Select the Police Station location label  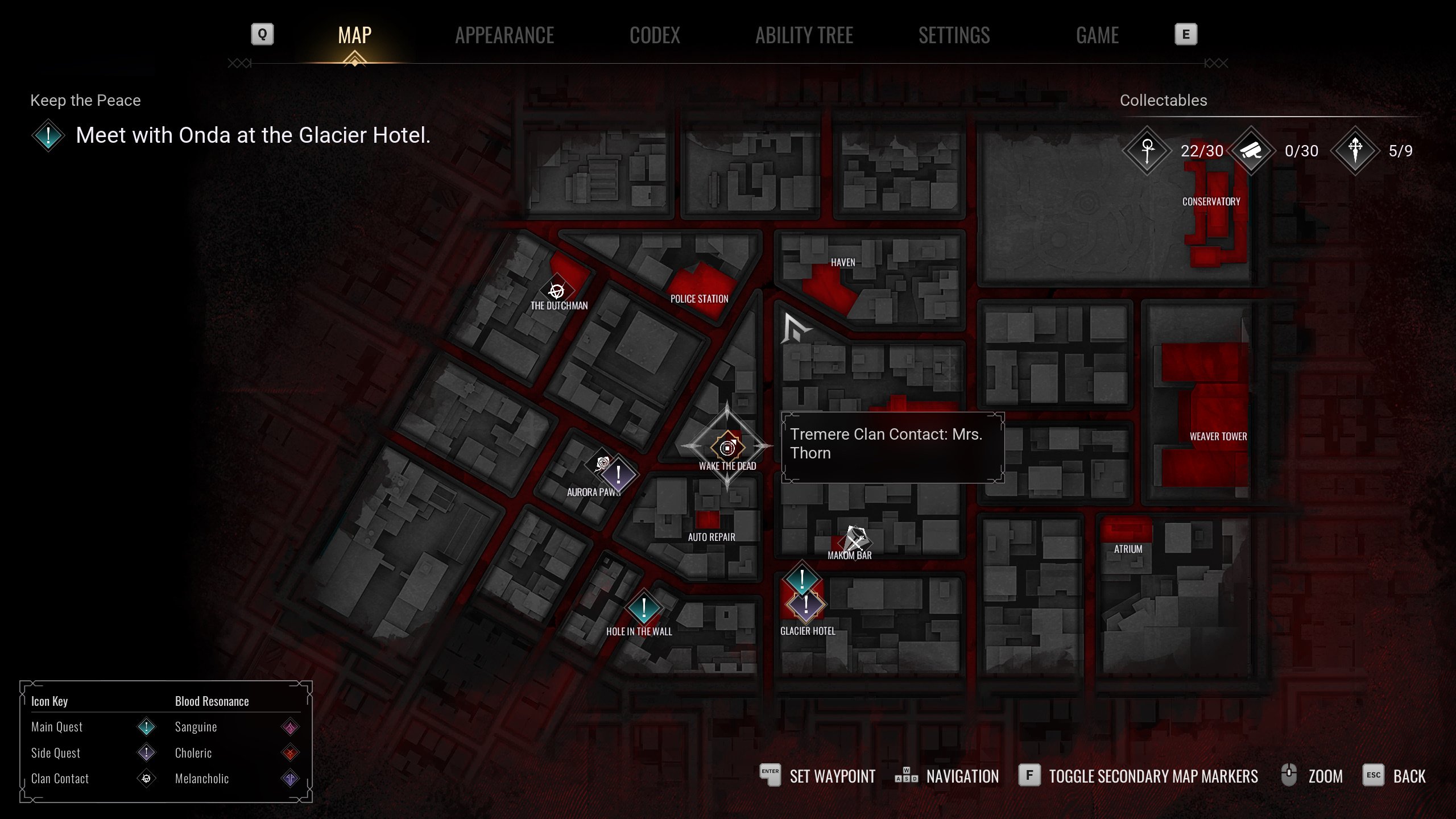pos(699,299)
